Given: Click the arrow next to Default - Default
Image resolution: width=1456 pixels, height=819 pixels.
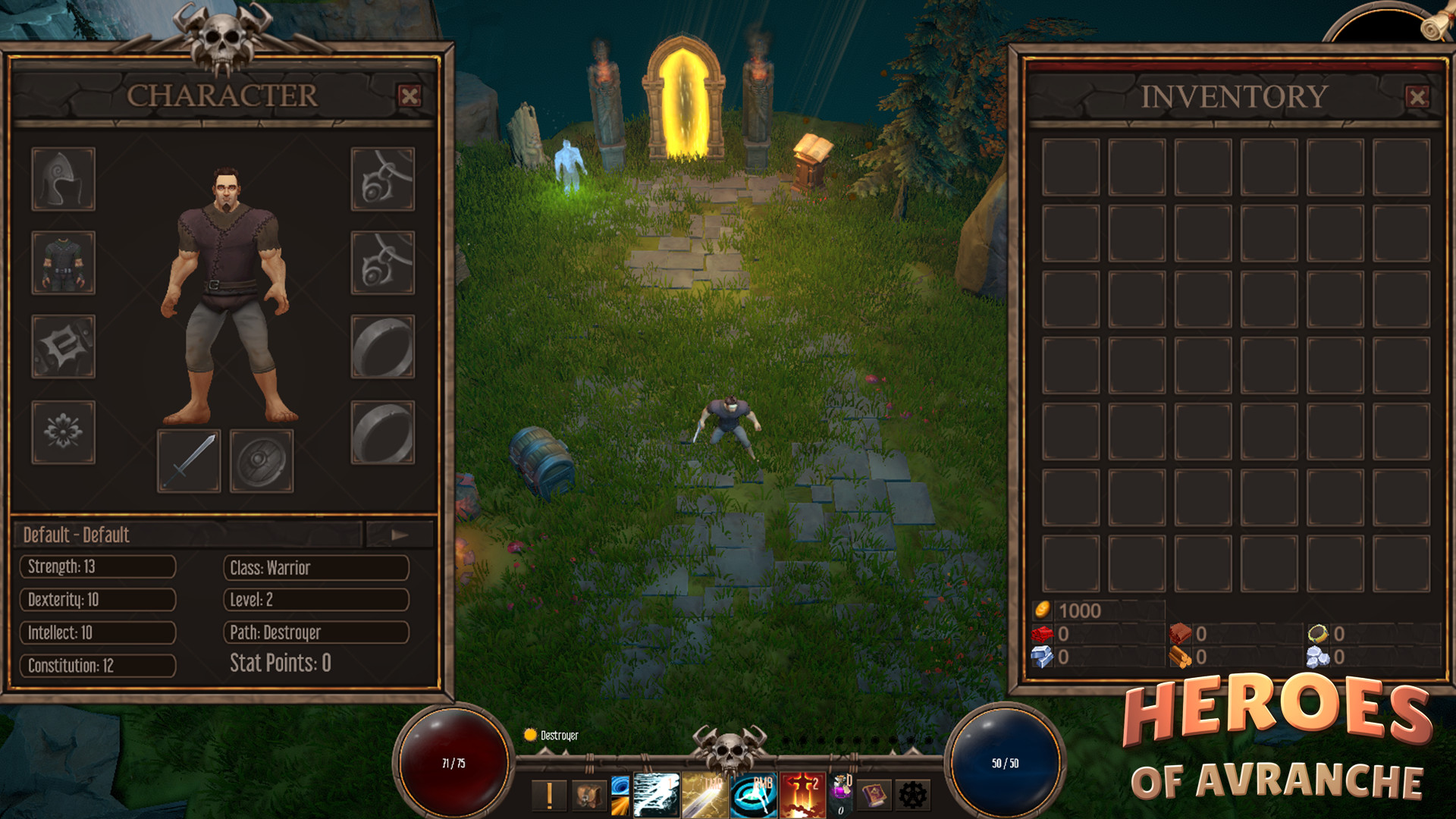Looking at the screenshot, I should (x=400, y=535).
